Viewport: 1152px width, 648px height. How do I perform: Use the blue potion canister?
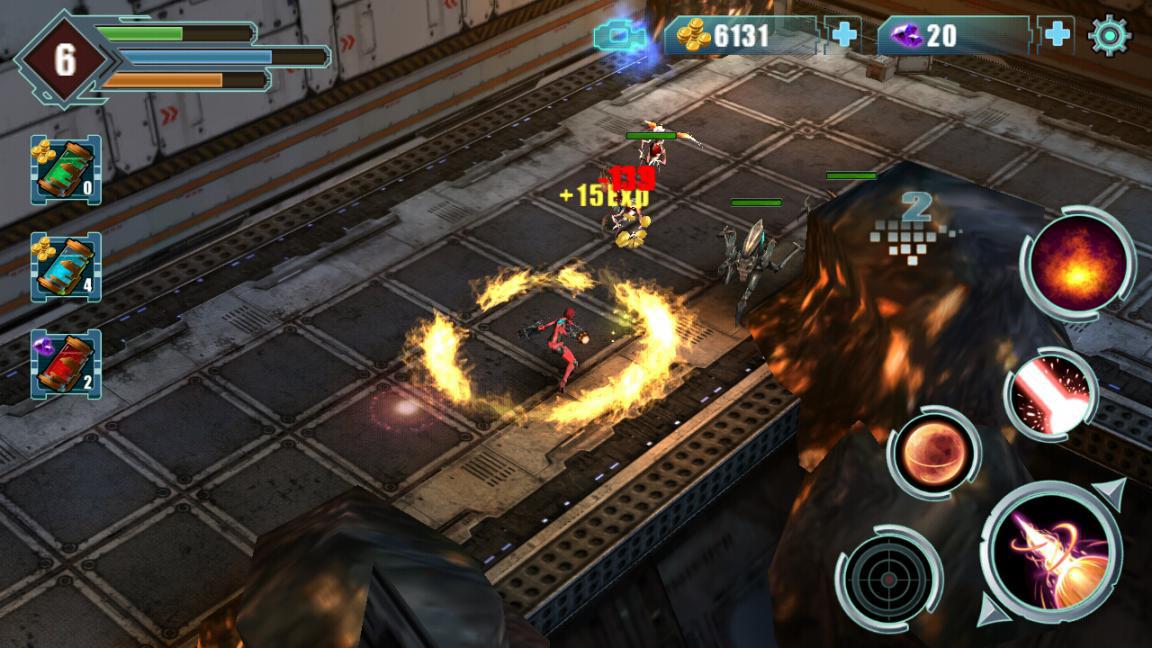click(66, 267)
